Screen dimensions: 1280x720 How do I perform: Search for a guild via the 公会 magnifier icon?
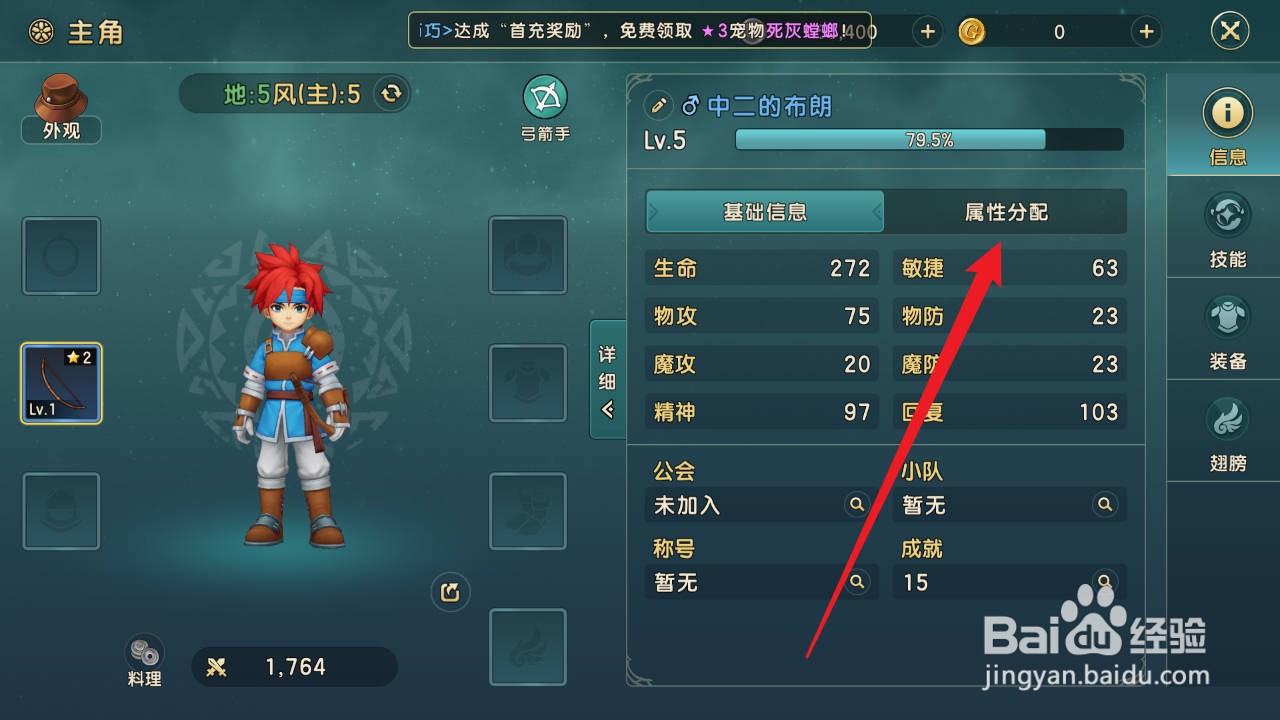coord(856,505)
